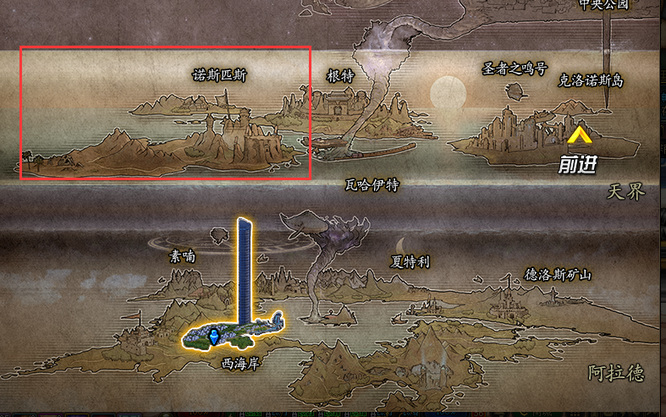
Task: Choose the 中央公园 location label
Action: [605, 5]
